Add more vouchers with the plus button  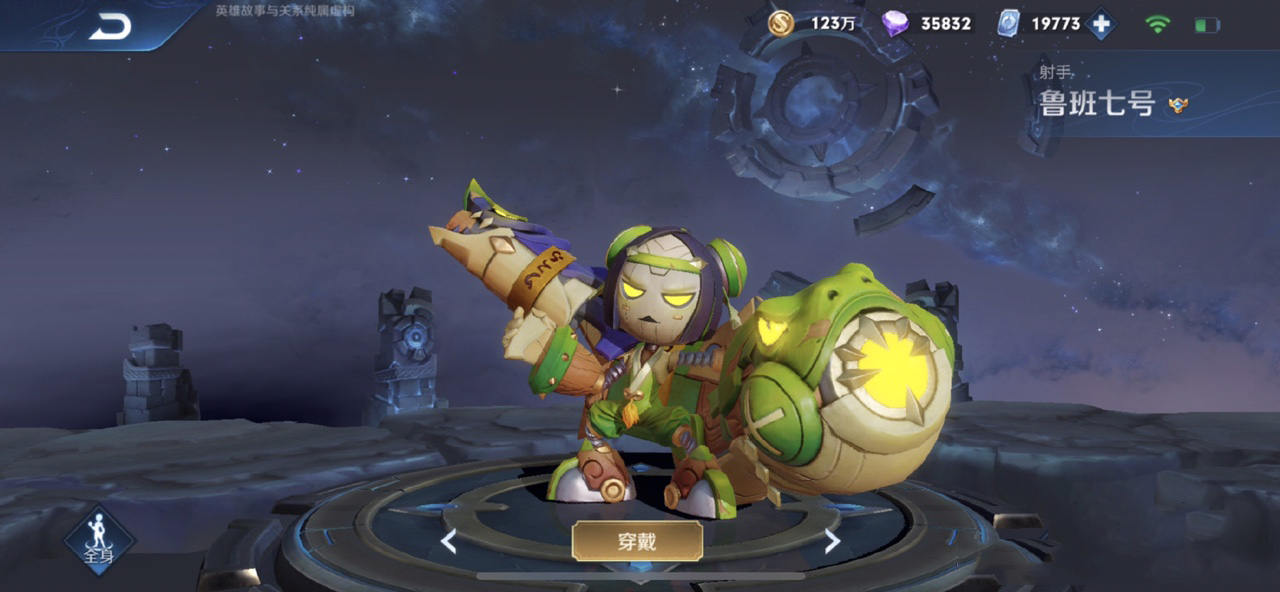coord(1101,24)
